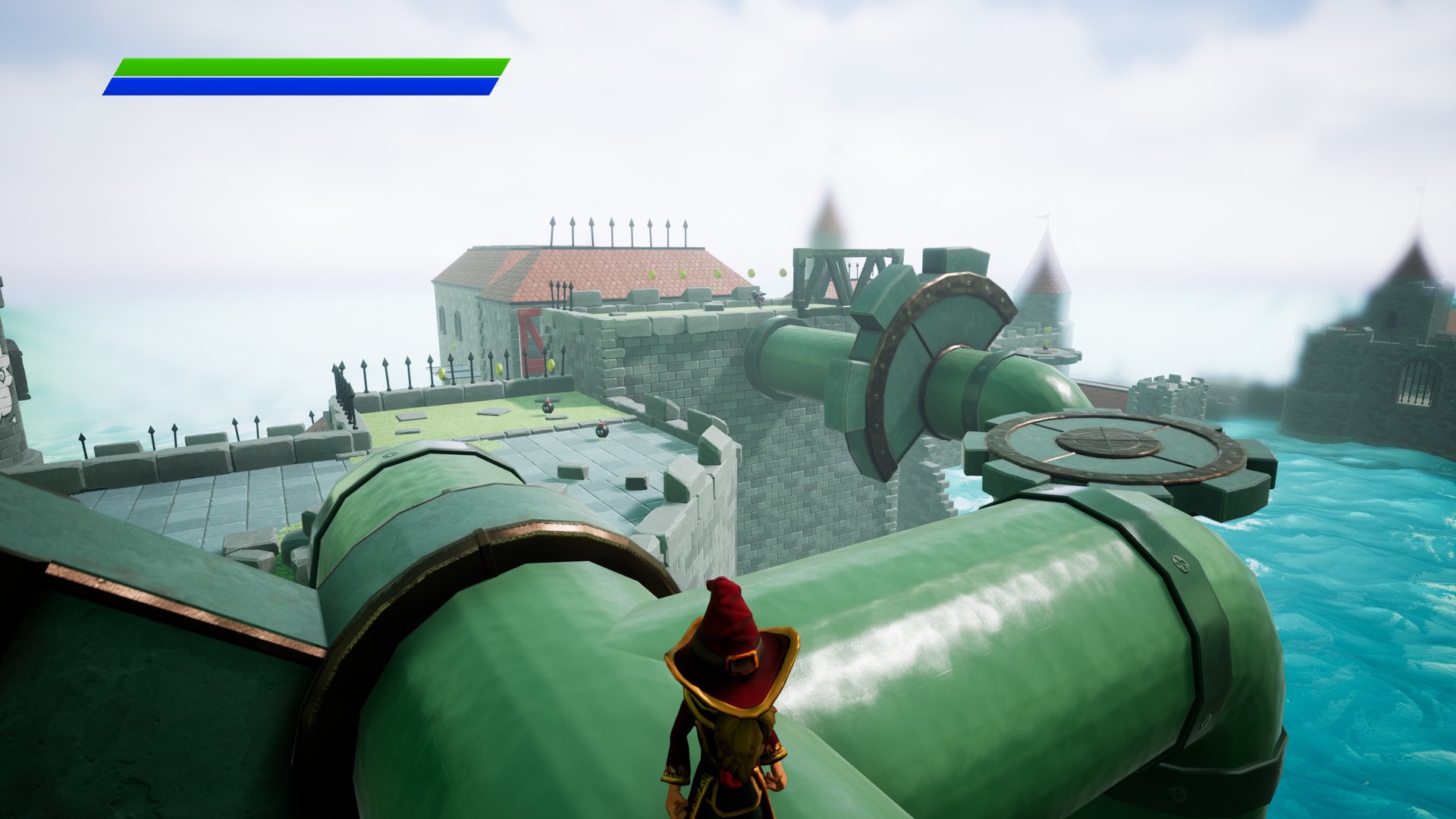Click the small gear platform near the tower
The image size is (1456, 819).
(1049, 353)
